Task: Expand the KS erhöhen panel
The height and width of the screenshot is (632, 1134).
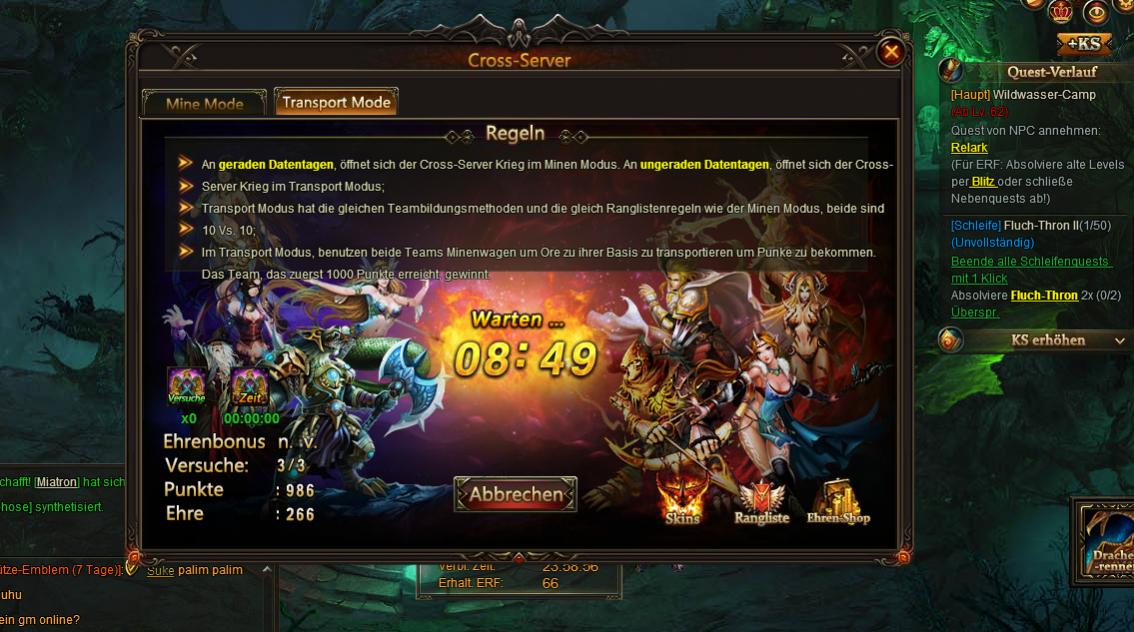Action: pyautogui.click(x=1120, y=340)
